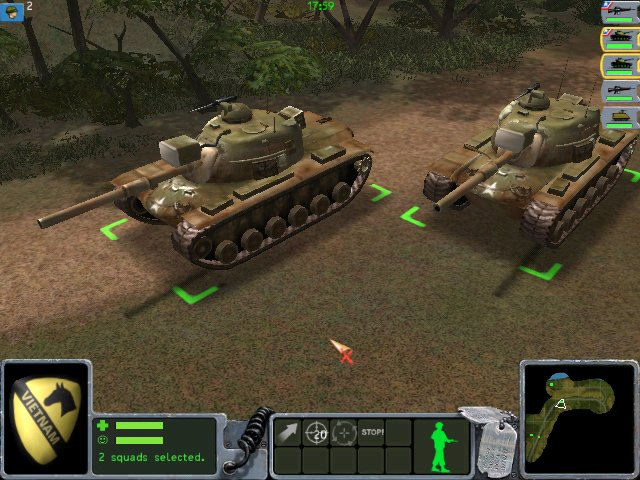
Task: Select the helmeted soldier icon
Action: click(11, 7)
